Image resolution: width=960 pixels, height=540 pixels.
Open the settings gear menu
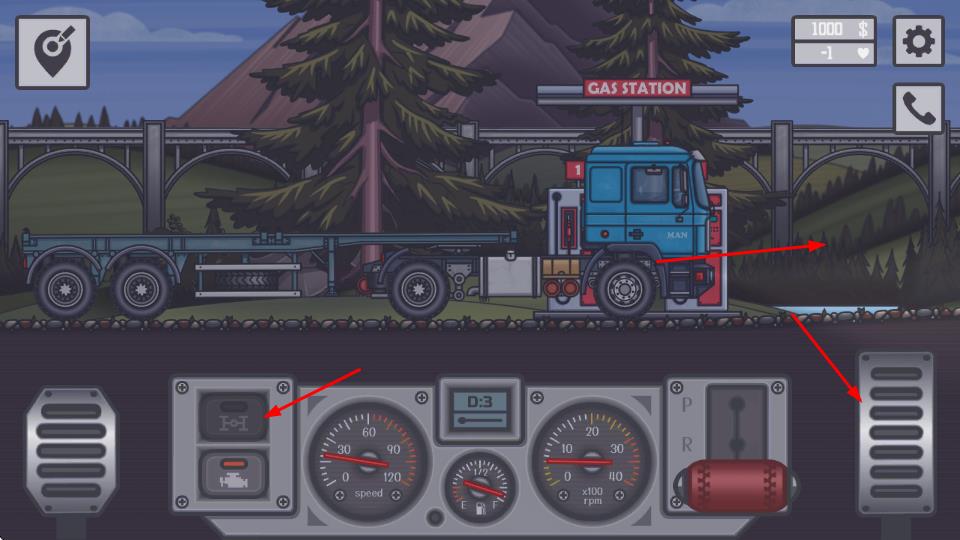[918, 42]
